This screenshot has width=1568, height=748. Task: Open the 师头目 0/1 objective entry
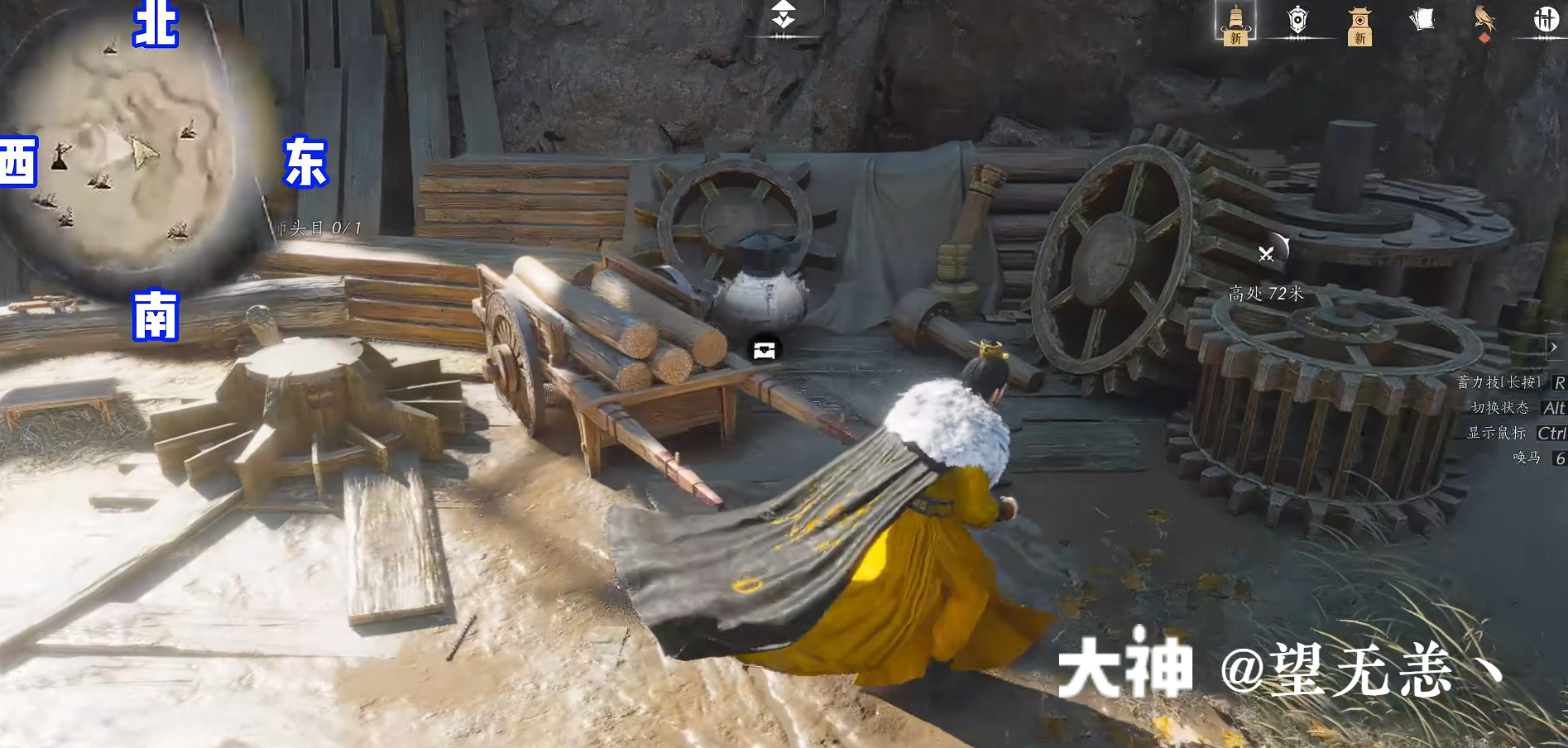click(317, 228)
